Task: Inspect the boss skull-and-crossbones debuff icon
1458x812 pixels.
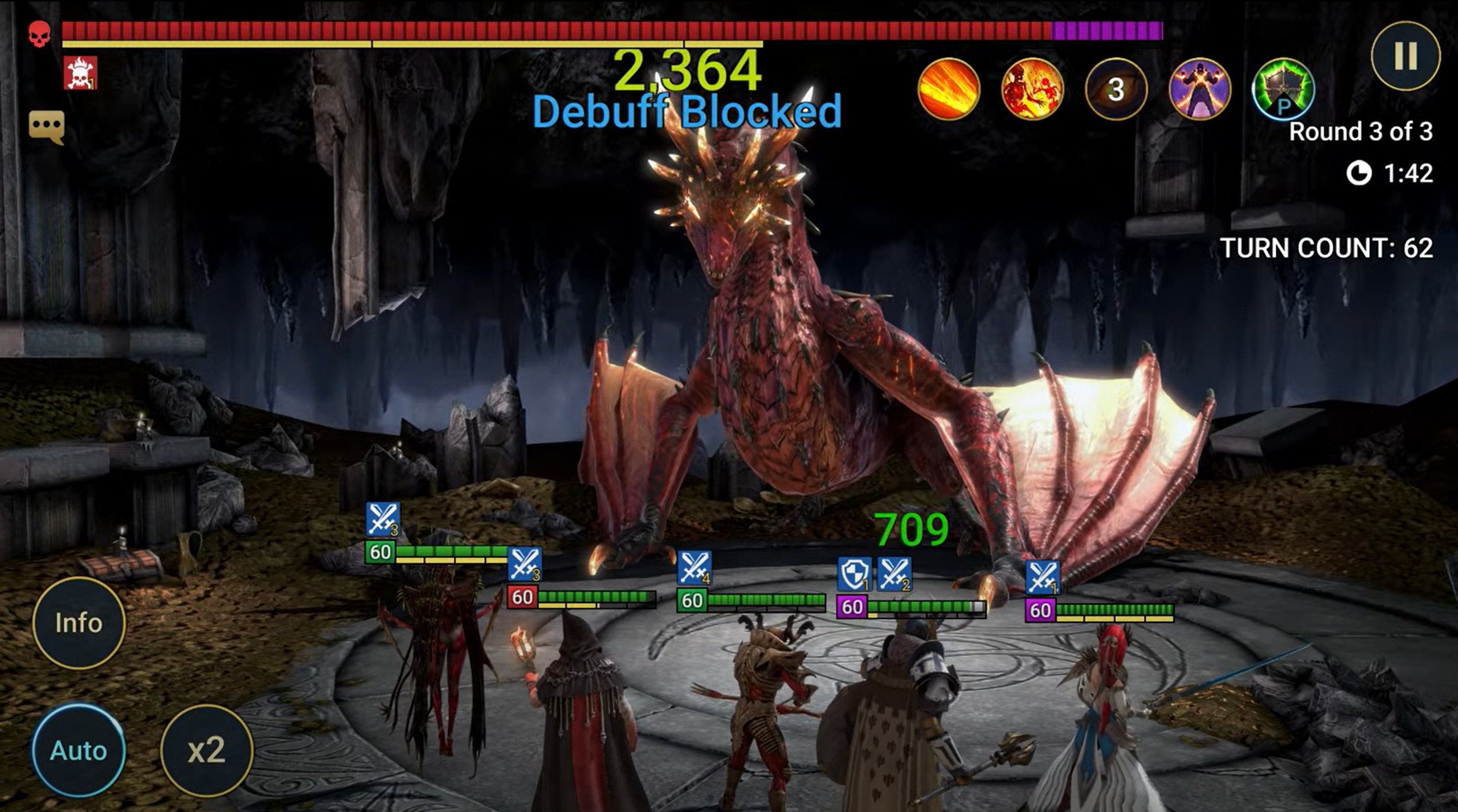Action: [80, 73]
